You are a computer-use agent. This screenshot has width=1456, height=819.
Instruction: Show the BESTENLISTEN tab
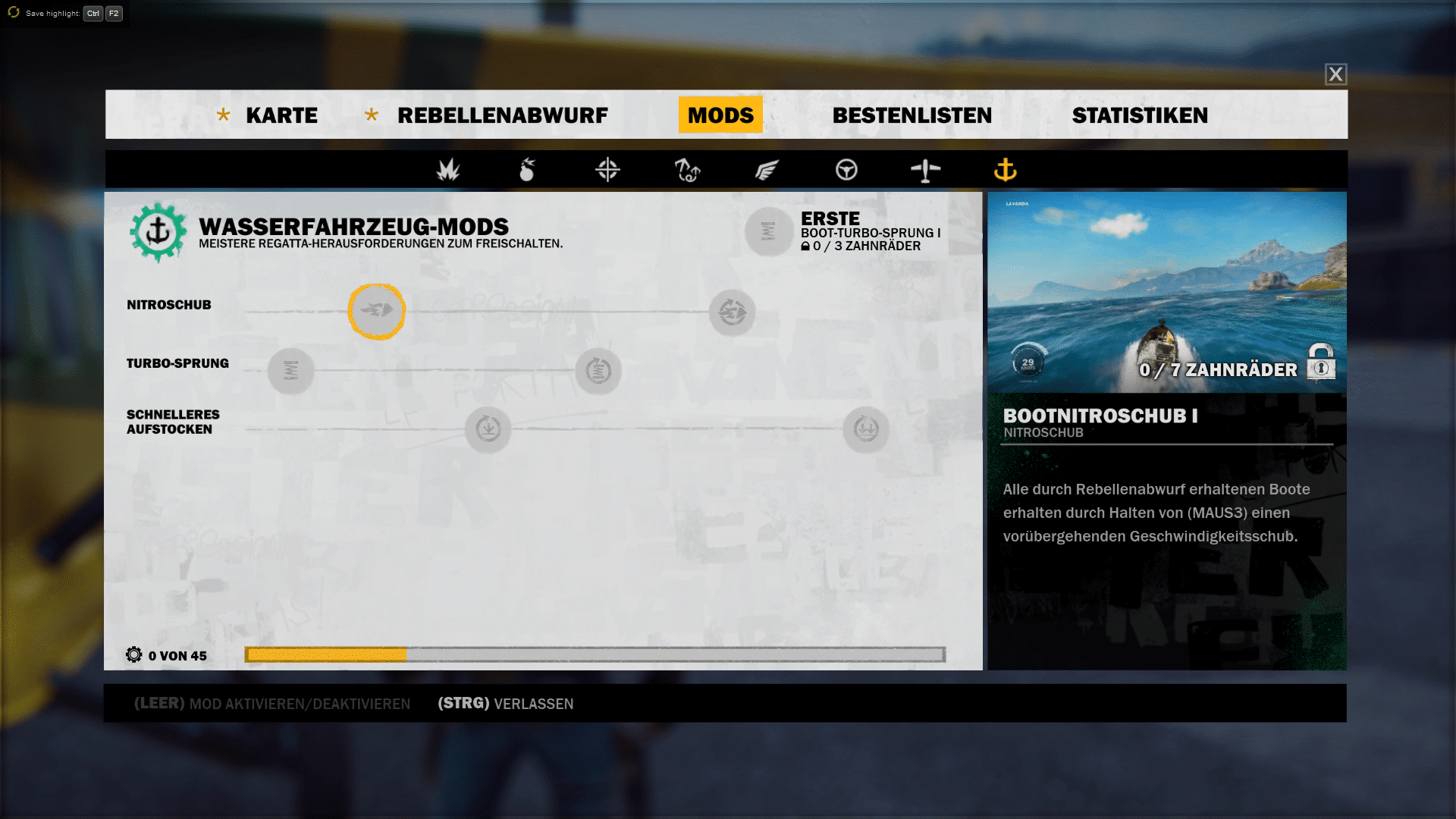tap(912, 115)
